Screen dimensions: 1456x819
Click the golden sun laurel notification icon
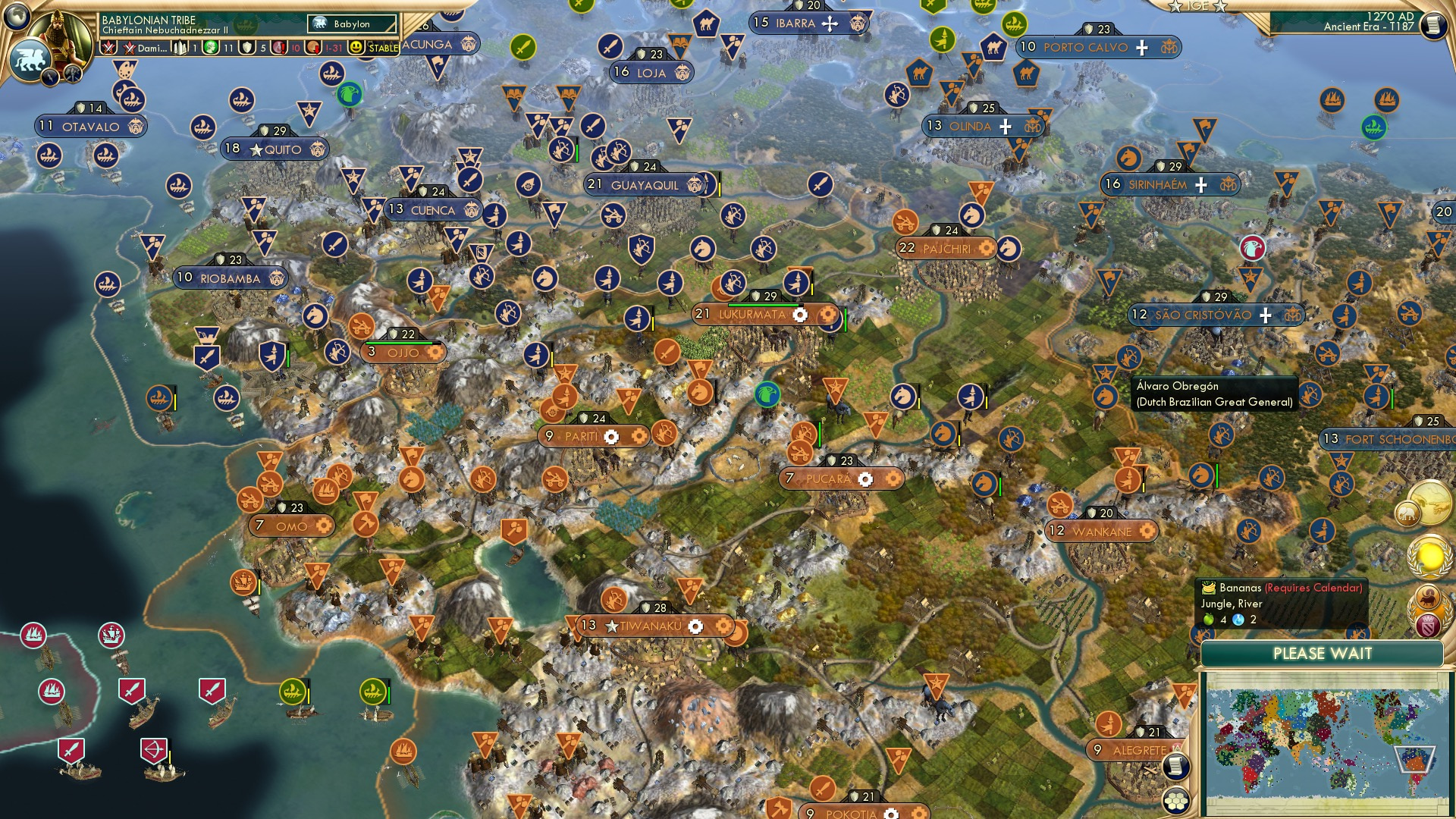[1429, 556]
